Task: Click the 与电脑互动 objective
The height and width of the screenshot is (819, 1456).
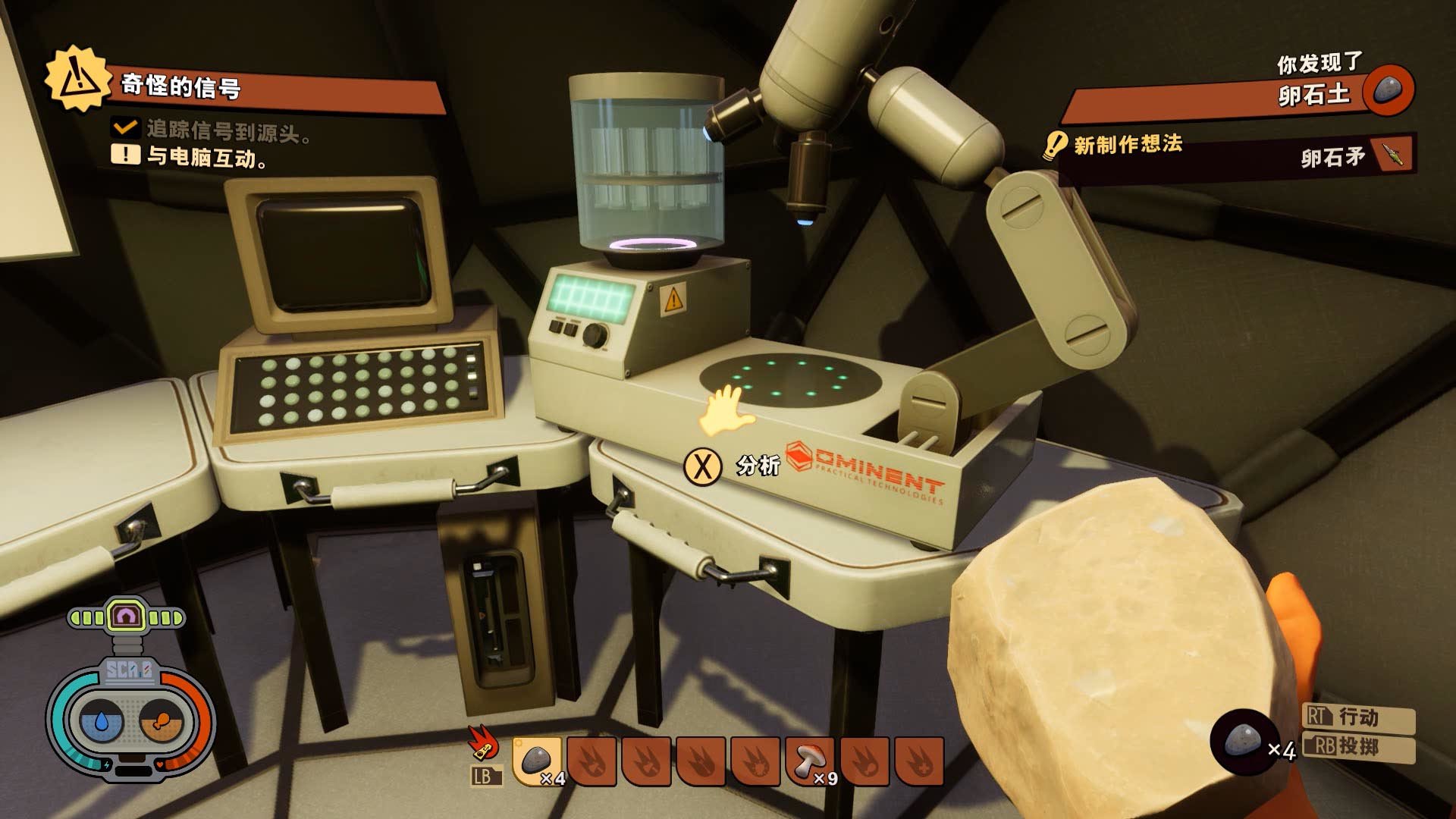Action: (206, 157)
